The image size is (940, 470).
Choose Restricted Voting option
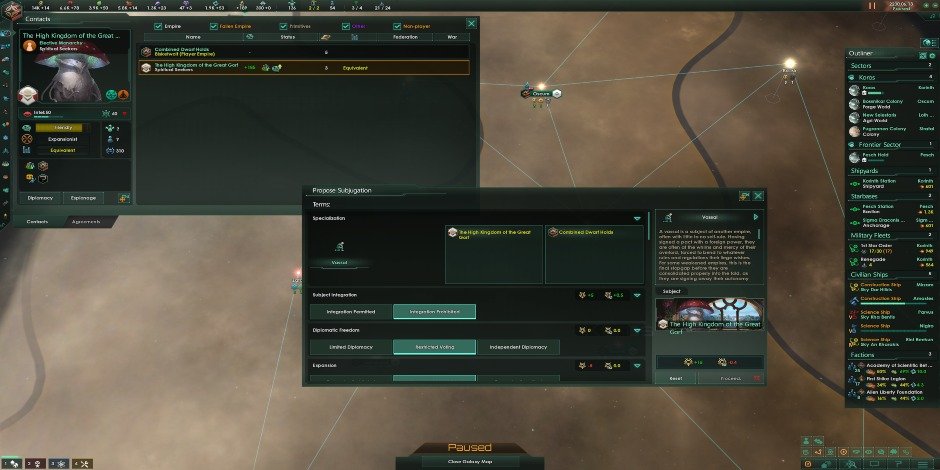pos(434,347)
